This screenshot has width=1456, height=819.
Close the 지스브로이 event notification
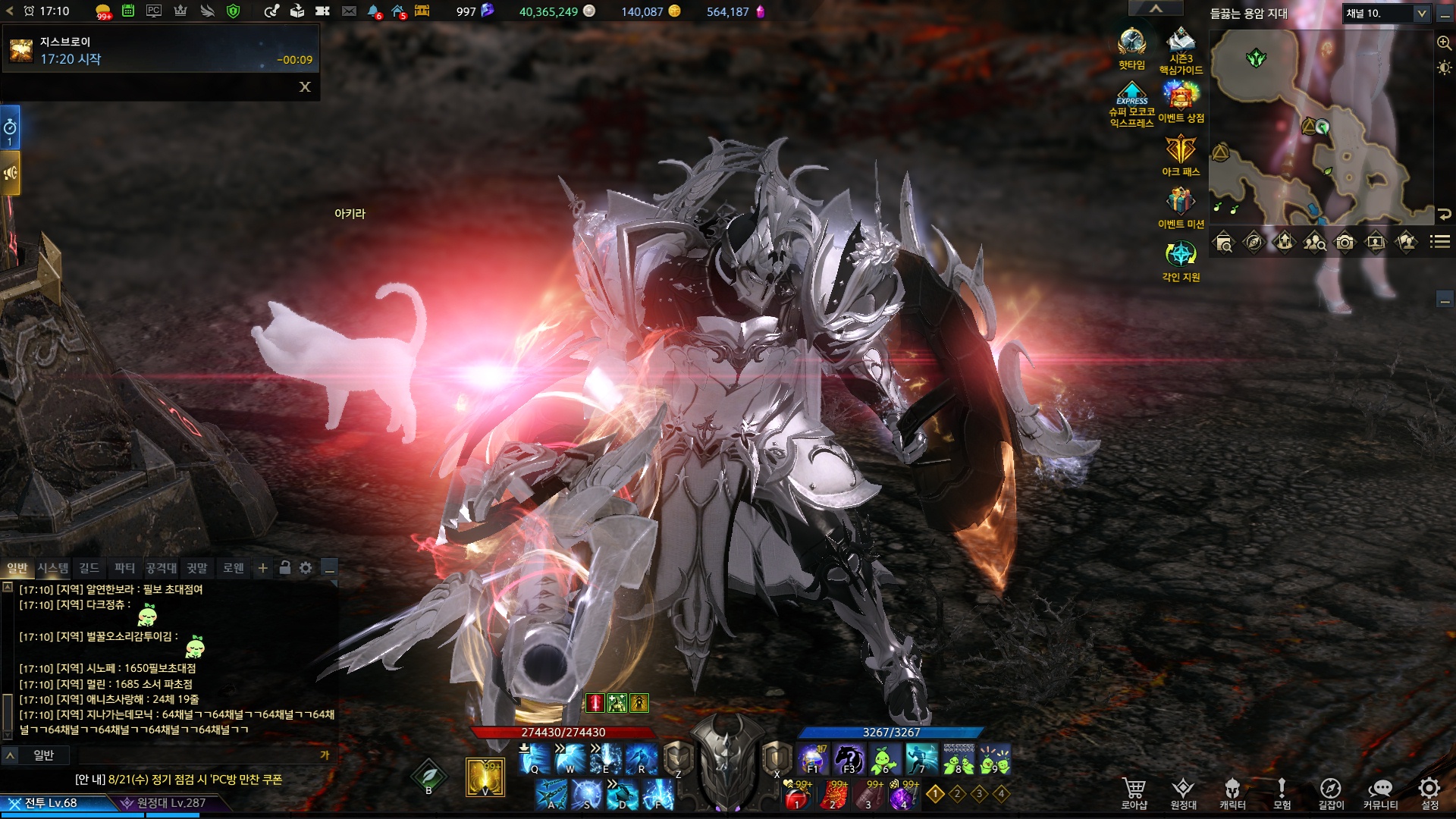[x=305, y=87]
